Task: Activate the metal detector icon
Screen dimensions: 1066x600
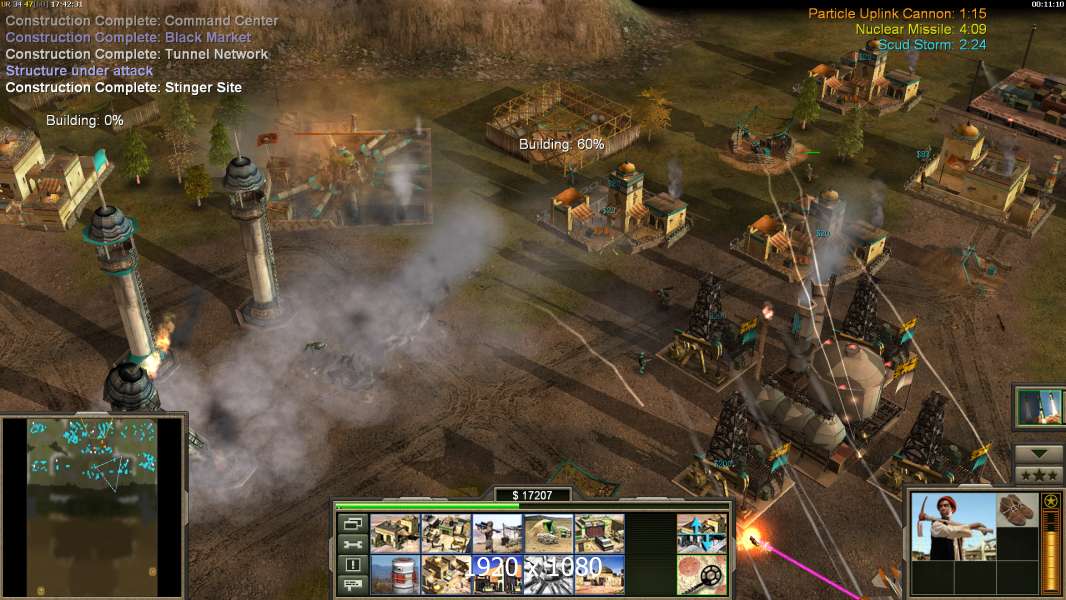Action: point(702,574)
